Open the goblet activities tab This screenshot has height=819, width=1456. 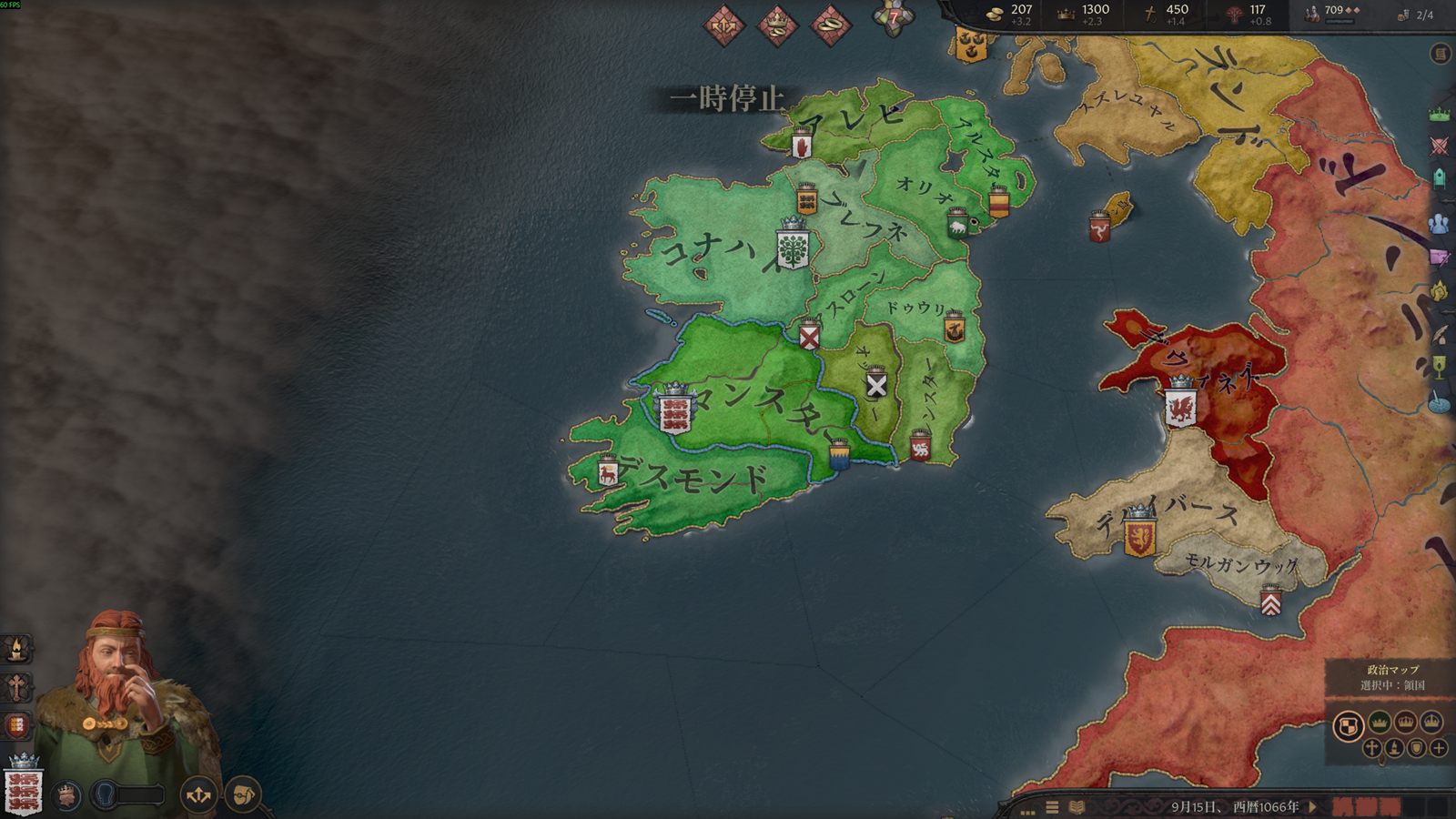pyautogui.click(x=1439, y=367)
